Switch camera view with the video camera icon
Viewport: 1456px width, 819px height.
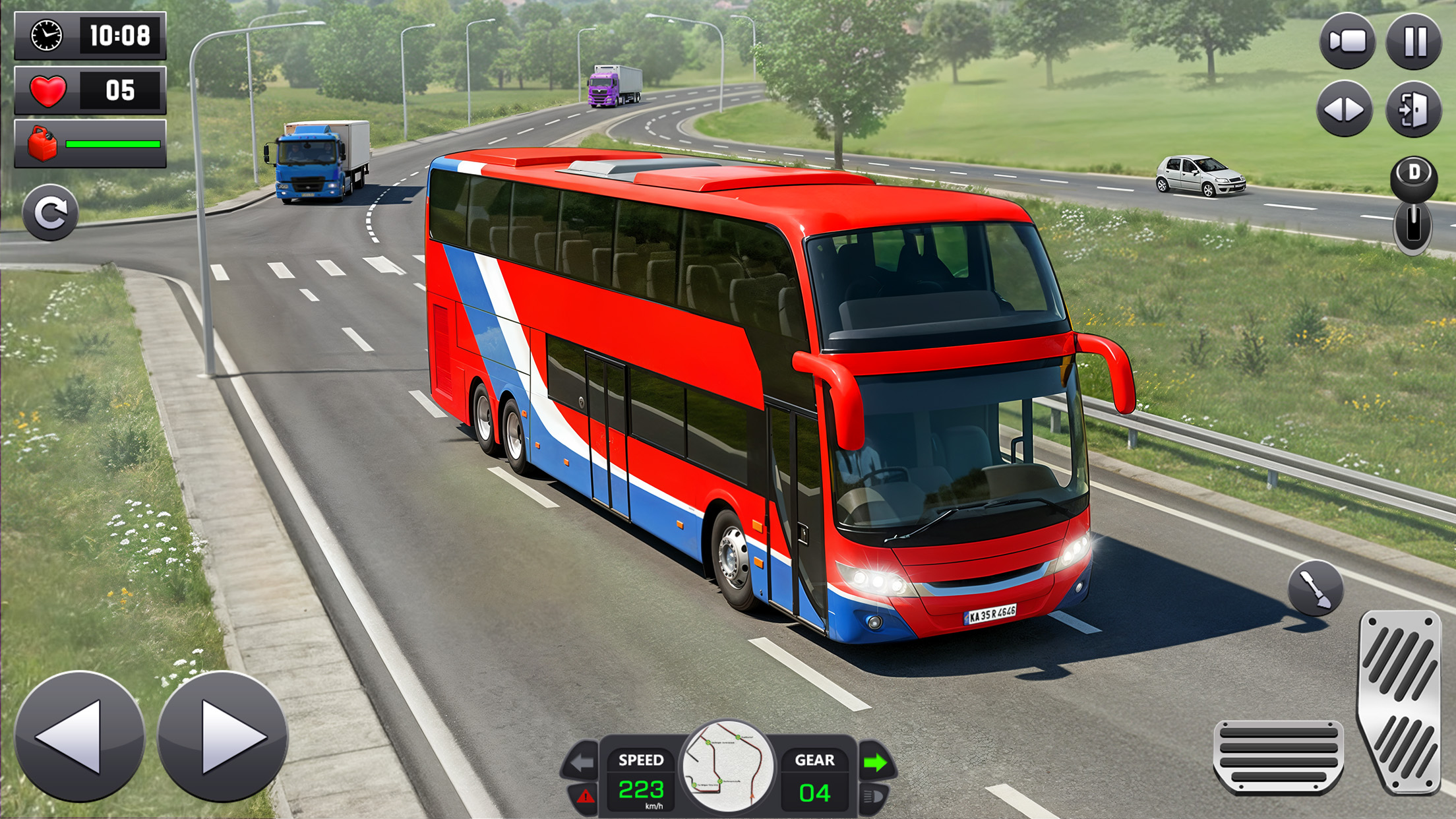tap(1347, 42)
